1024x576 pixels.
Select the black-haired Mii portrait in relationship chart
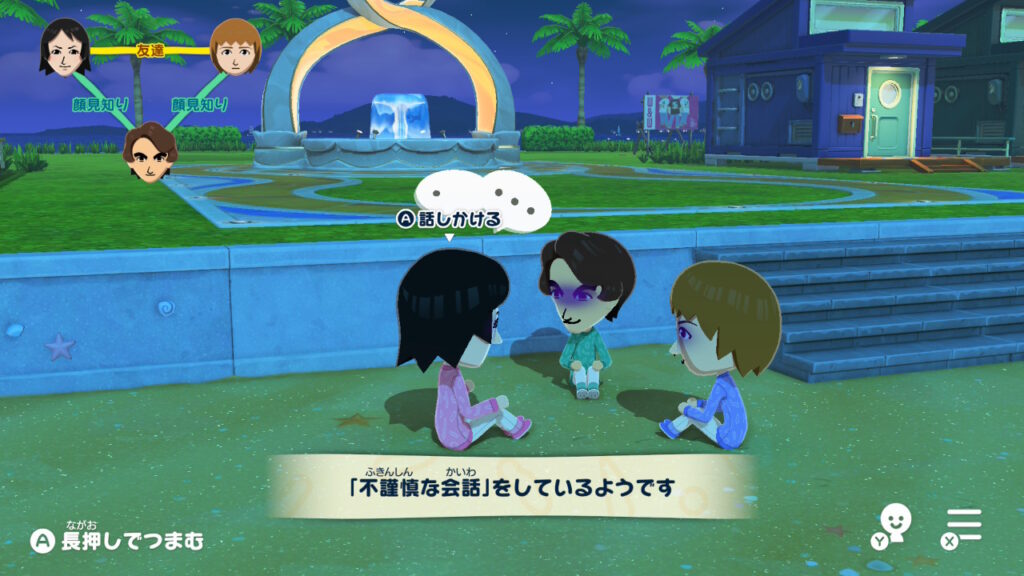point(65,47)
